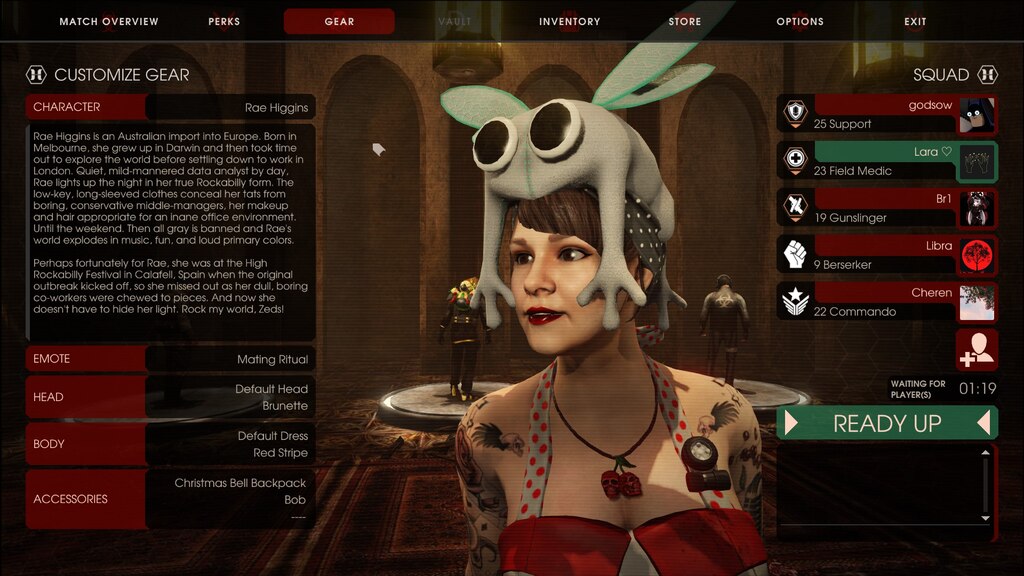Open the Store tab
The height and width of the screenshot is (576, 1024).
point(685,21)
